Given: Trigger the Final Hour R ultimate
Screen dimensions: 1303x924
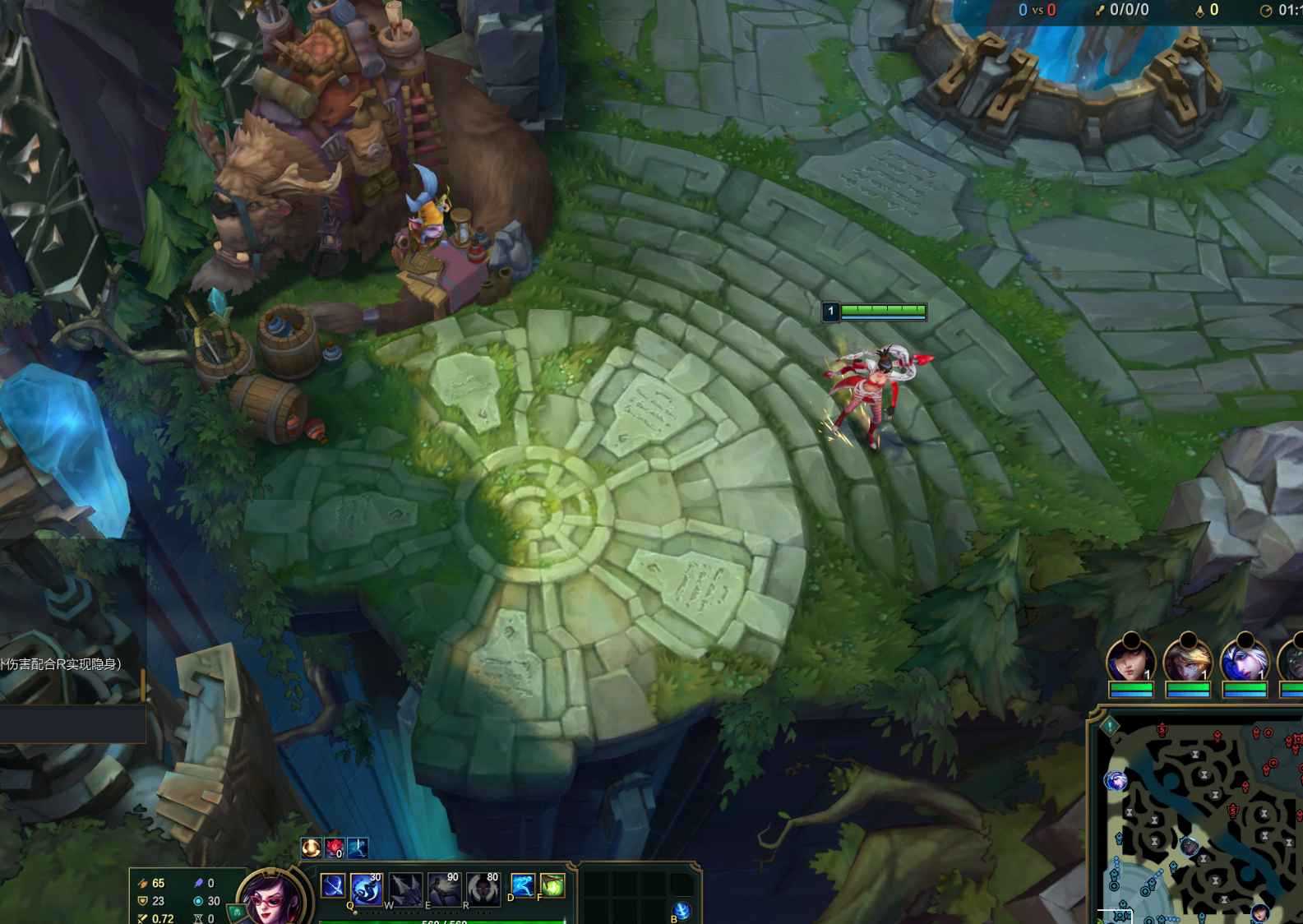Looking at the screenshot, I should tap(483, 888).
